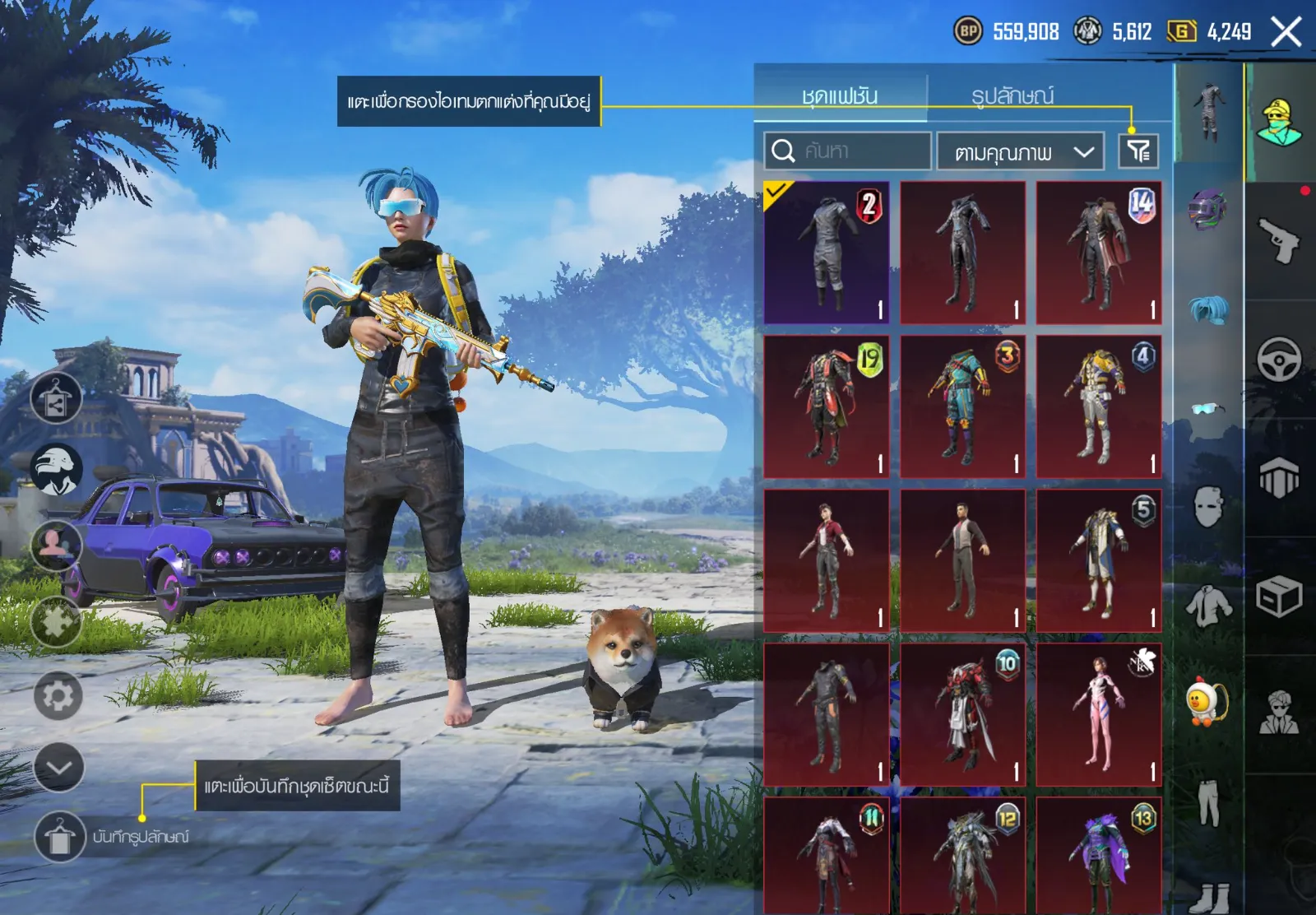Collapse the left menu with the down arrow
The image size is (1316, 915).
pos(59,768)
